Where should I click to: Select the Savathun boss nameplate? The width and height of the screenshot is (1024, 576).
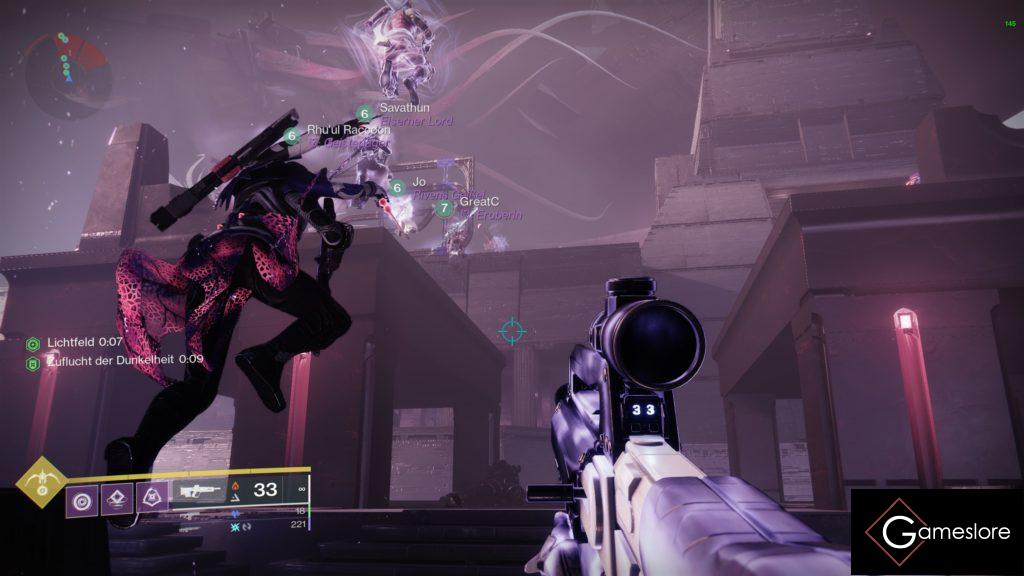[x=404, y=108]
